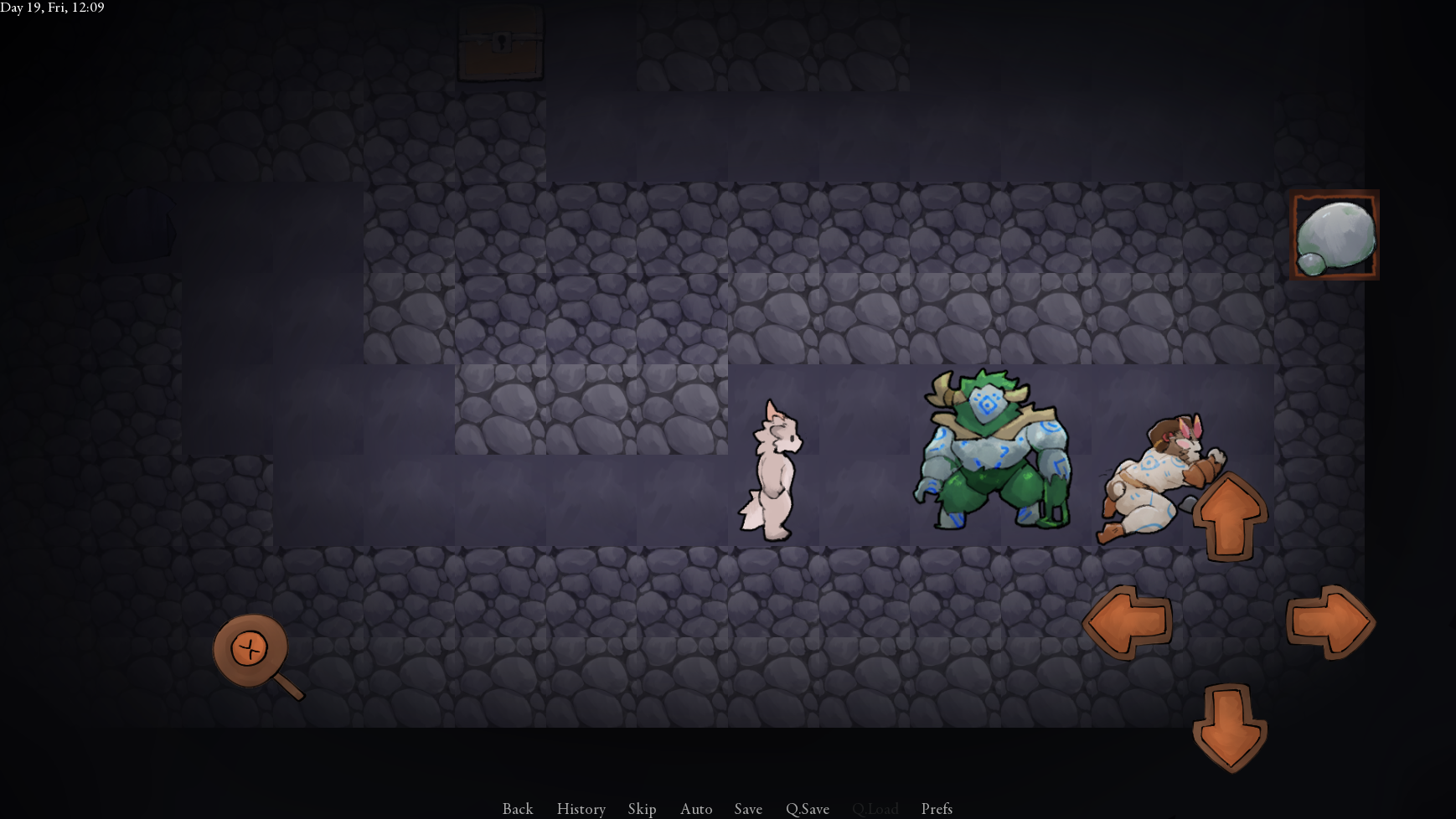
Task: Click the left arrow movement button
Action: coord(1128,622)
